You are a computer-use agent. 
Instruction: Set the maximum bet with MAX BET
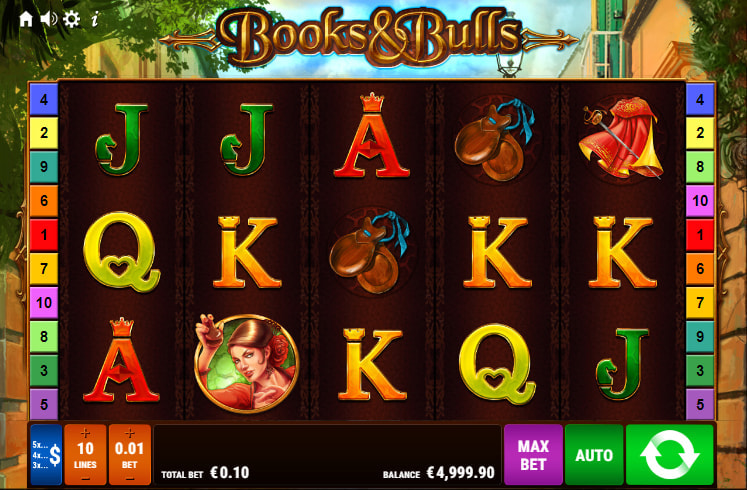(x=532, y=455)
